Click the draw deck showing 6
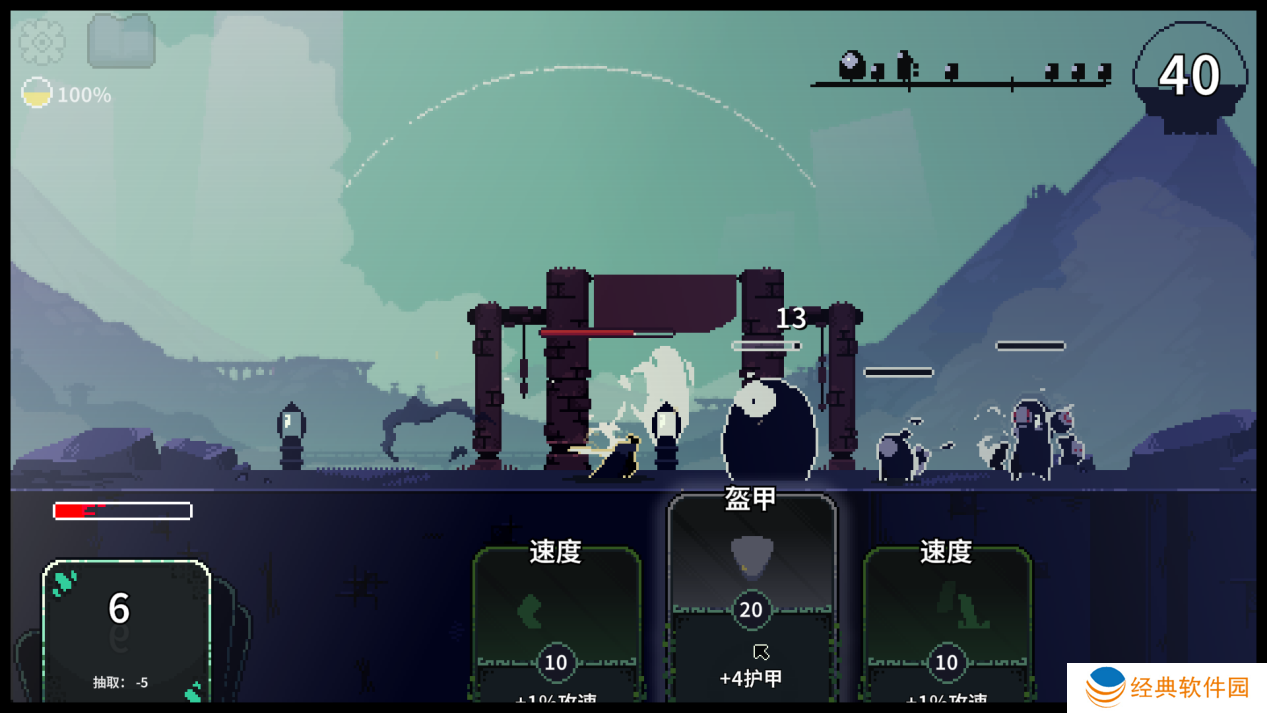The width and height of the screenshot is (1267, 713). 126,630
